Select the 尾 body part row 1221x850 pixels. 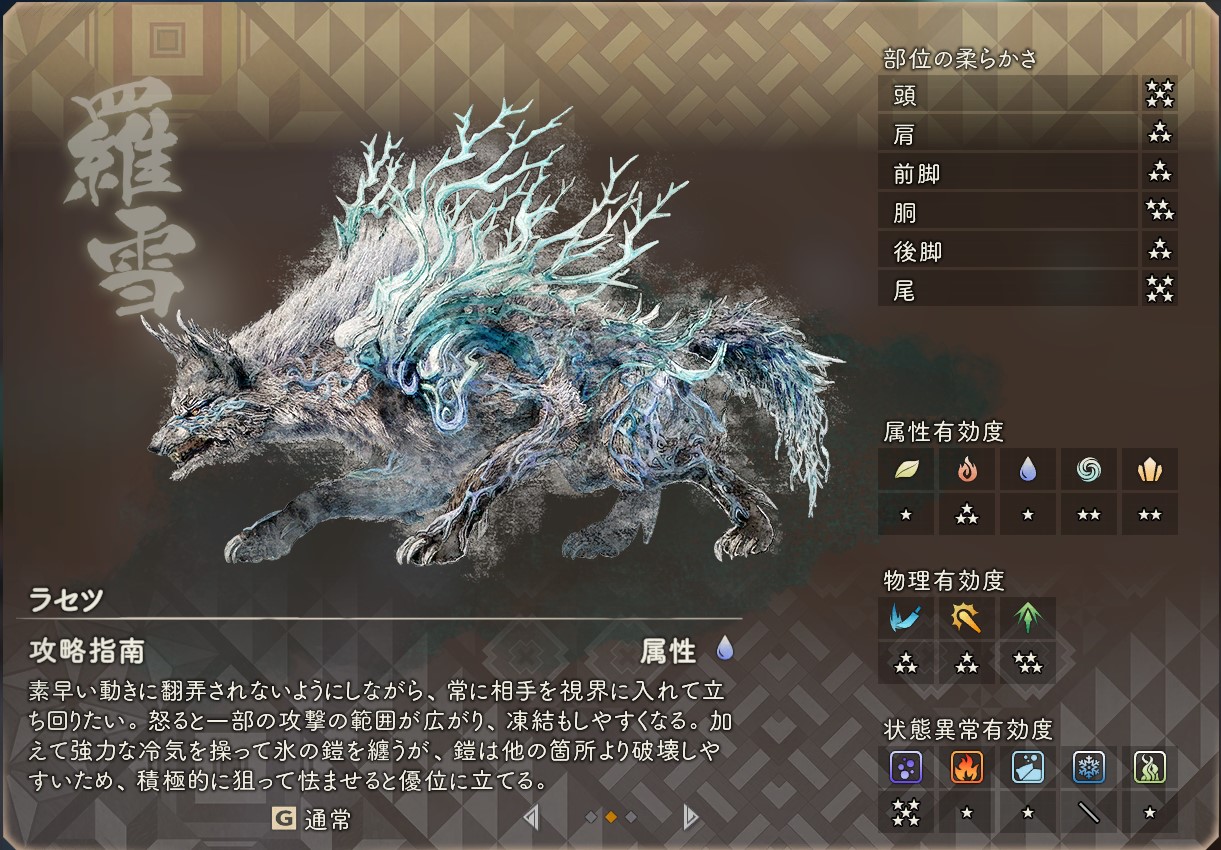1008,291
